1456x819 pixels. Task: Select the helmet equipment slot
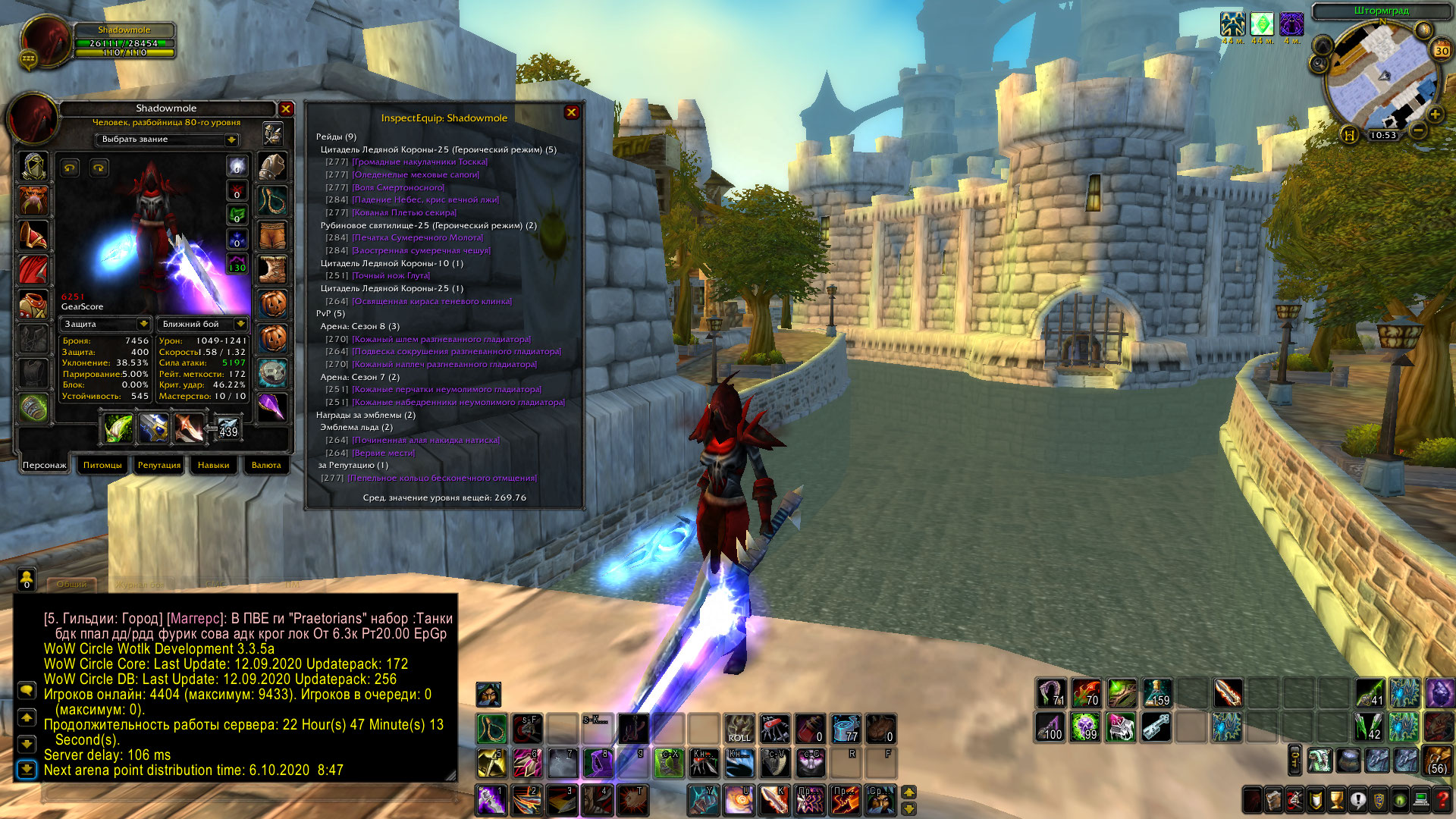click(x=33, y=166)
